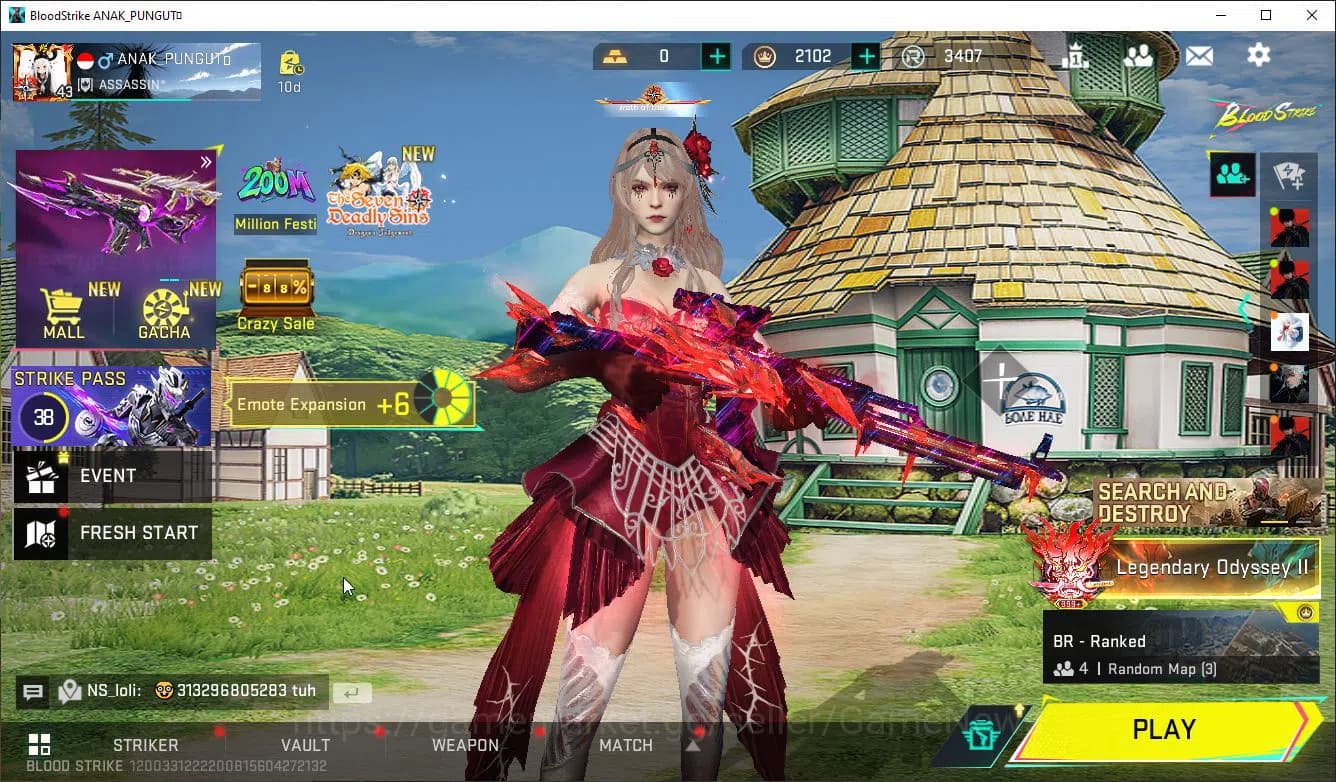Viewport: 1336px width, 782px height.
Task: Open the ranking leaderboard podium icon
Action: pyautogui.click(x=1077, y=56)
